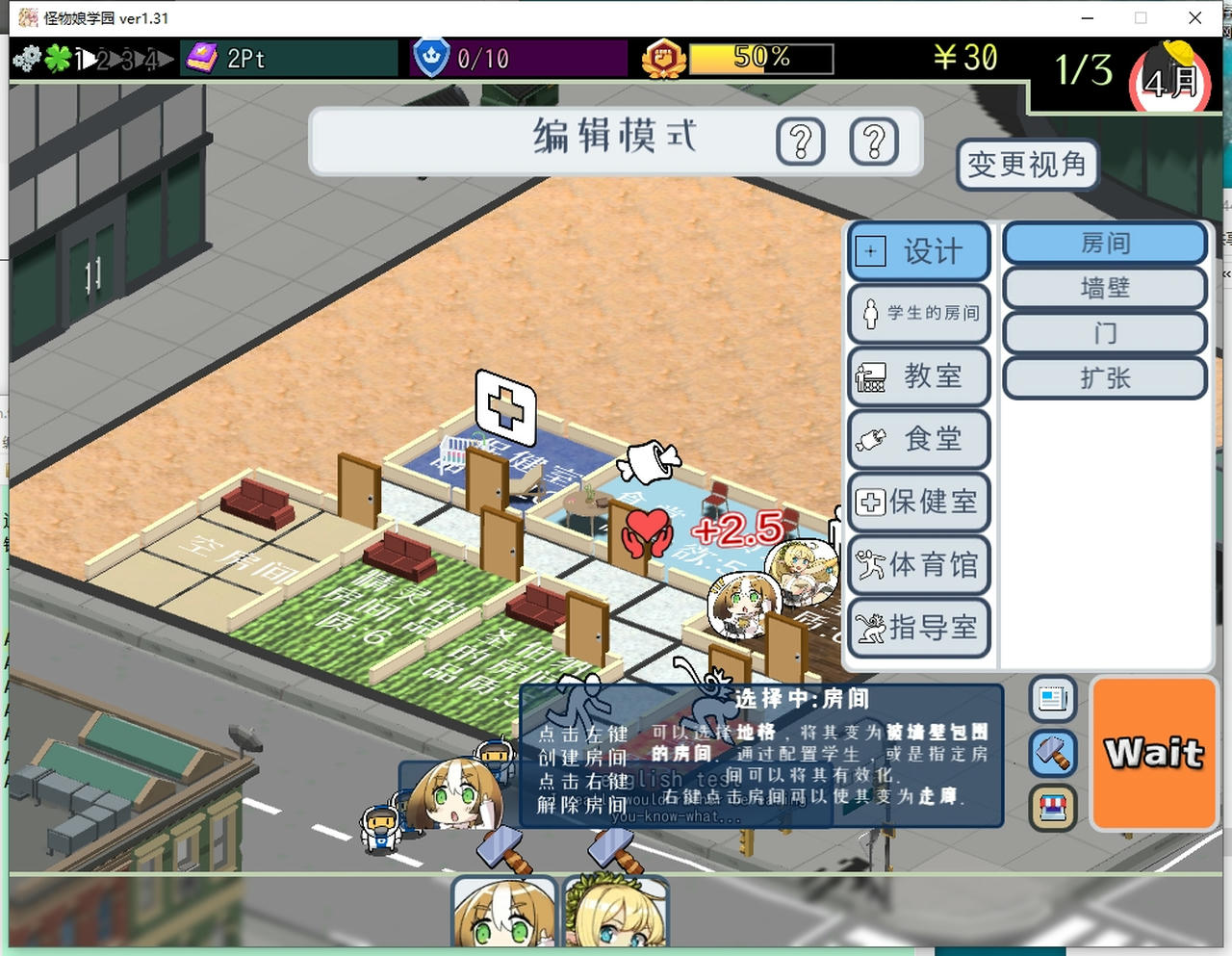The width and height of the screenshot is (1232, 956).
Task: Switch game speed to 4
Action: pyautogui.click(x=154, y=58)
